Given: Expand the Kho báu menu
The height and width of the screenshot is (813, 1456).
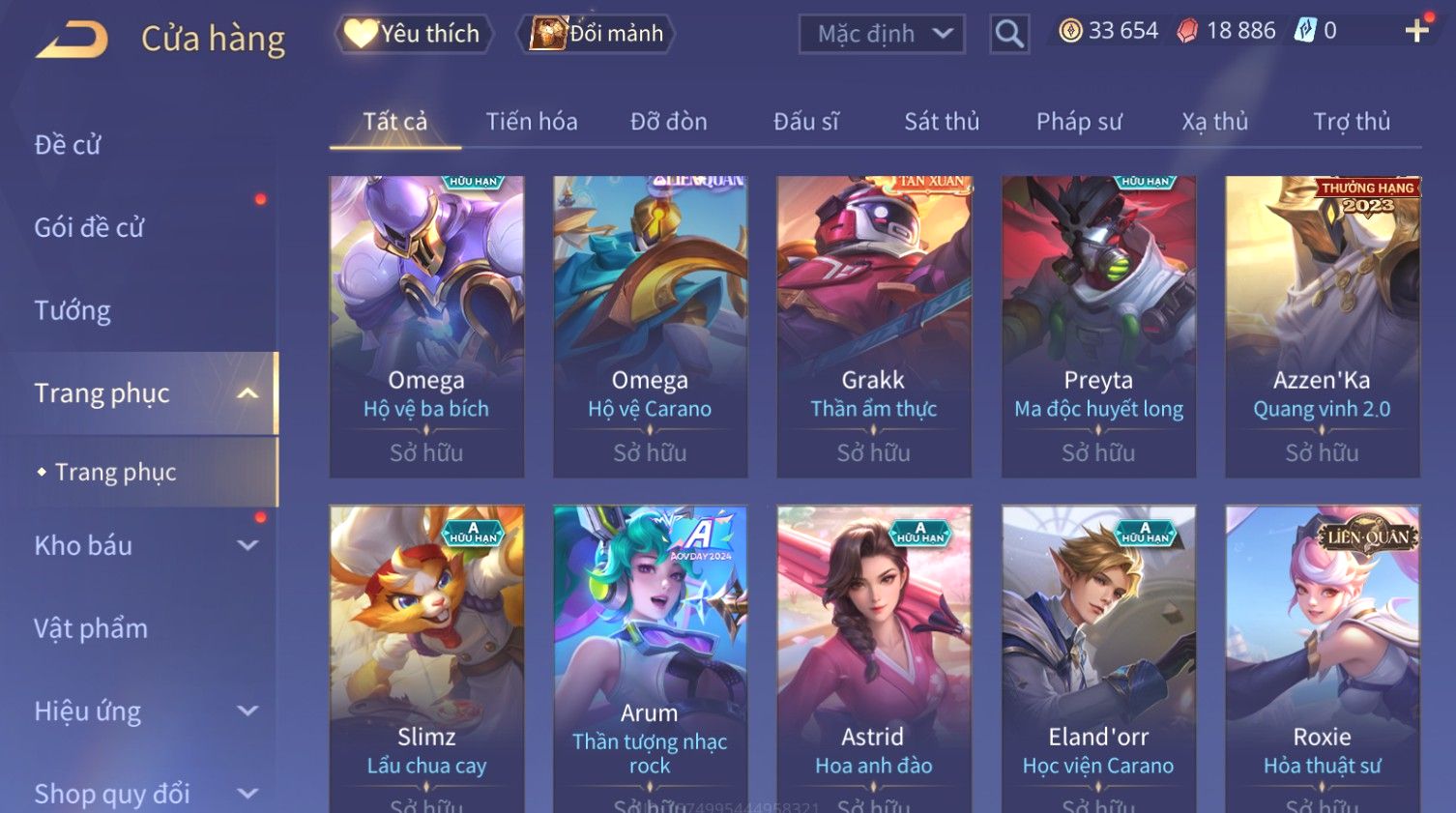Looking at the screenshot, I should tap(145, 546).
